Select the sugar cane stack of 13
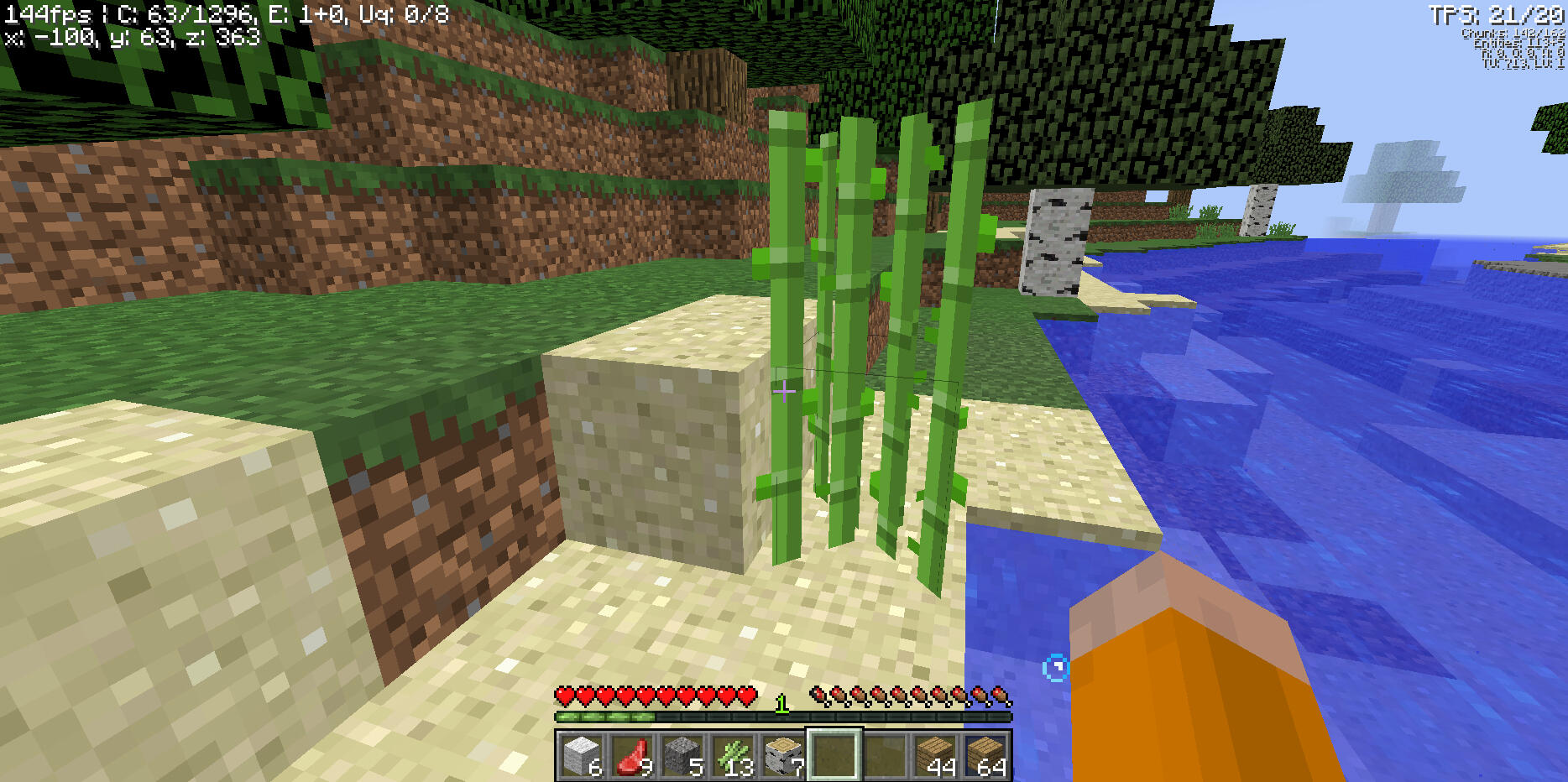1568x782 pixels. tap(733, 755)
